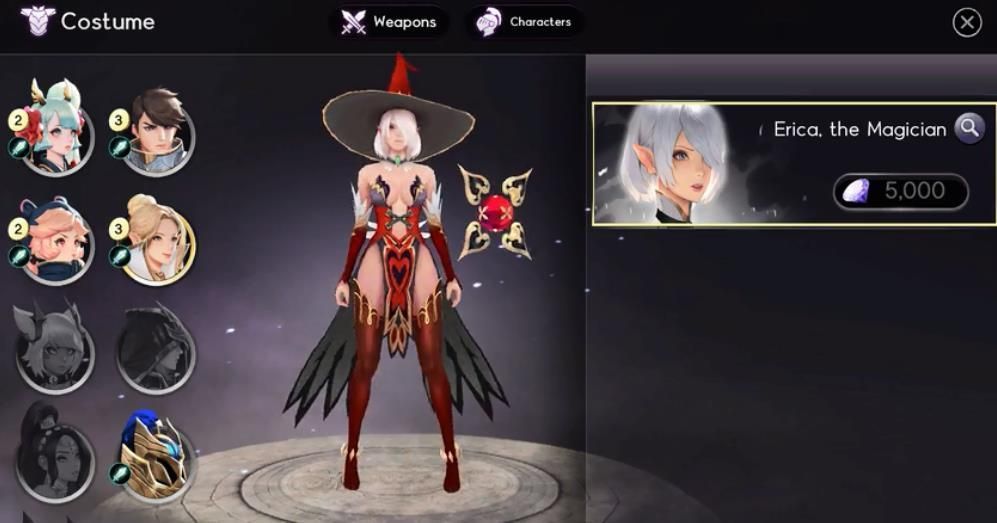The width and height of the screenshot is (997, 523).
Task: Select the teal-haired girl with red flower portrait
Action: 55,136
